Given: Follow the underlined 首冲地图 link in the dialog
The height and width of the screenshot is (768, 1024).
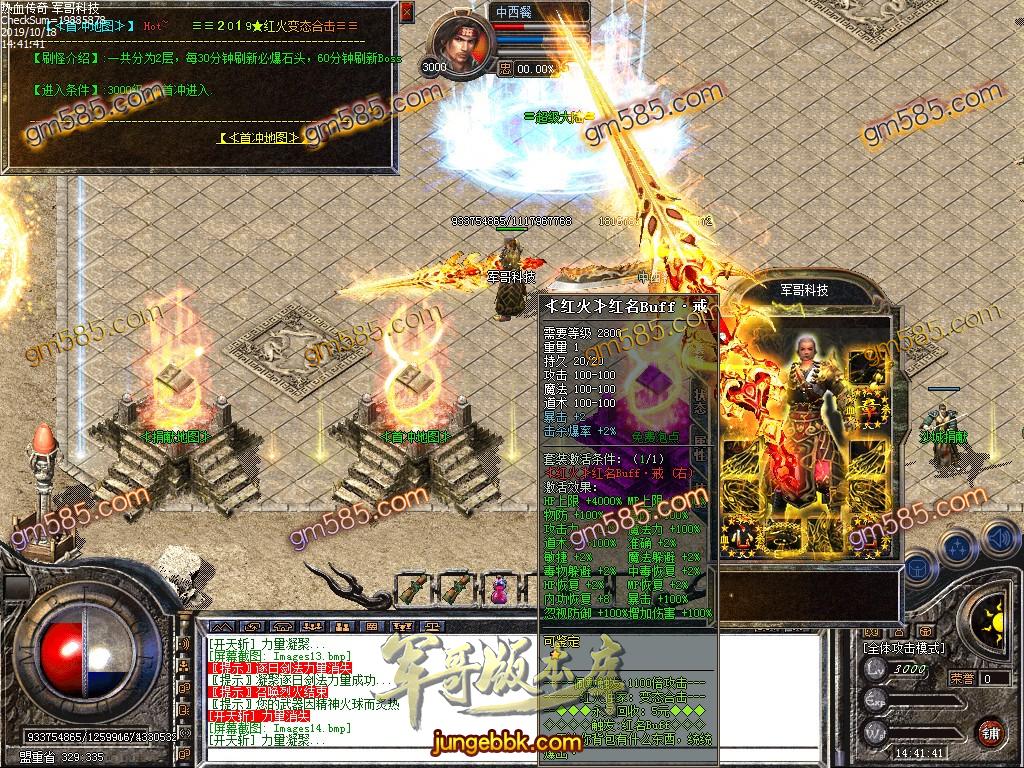Looking at the screenshot, I should [x=260, y=138].
